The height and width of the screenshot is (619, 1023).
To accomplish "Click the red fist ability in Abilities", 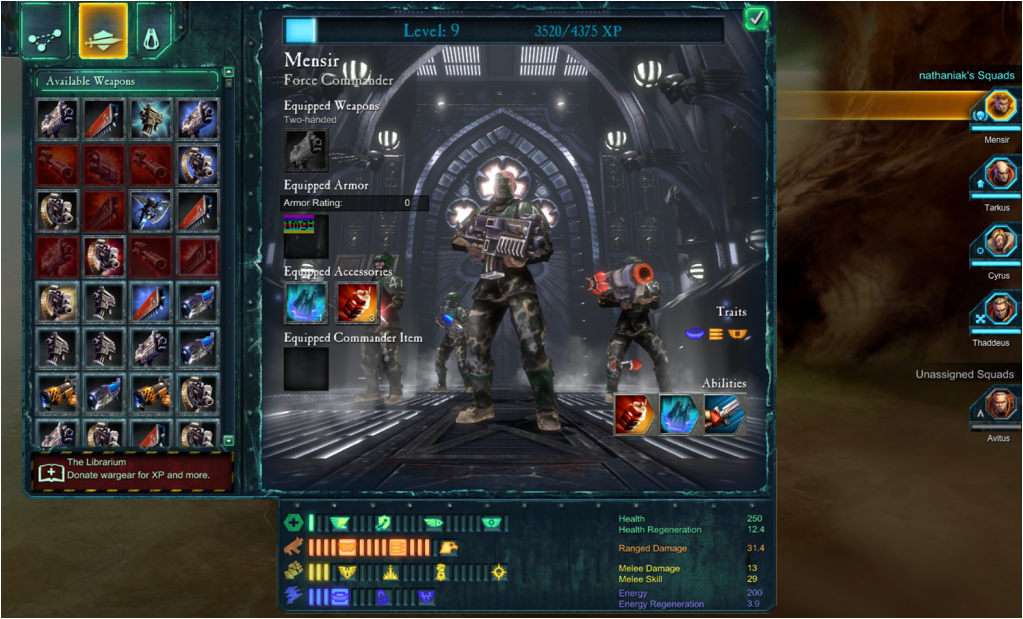I will 634,413.
